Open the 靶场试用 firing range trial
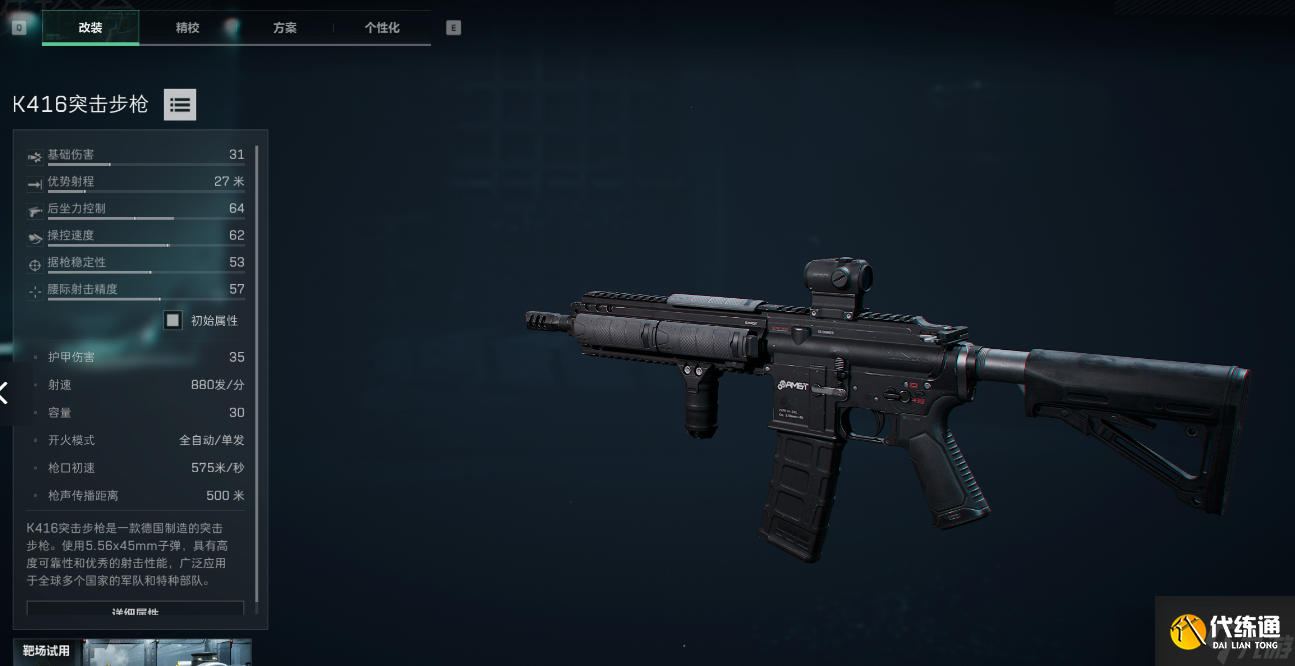This screenshot has height=666, width=1295. click(x=132, y=652)
